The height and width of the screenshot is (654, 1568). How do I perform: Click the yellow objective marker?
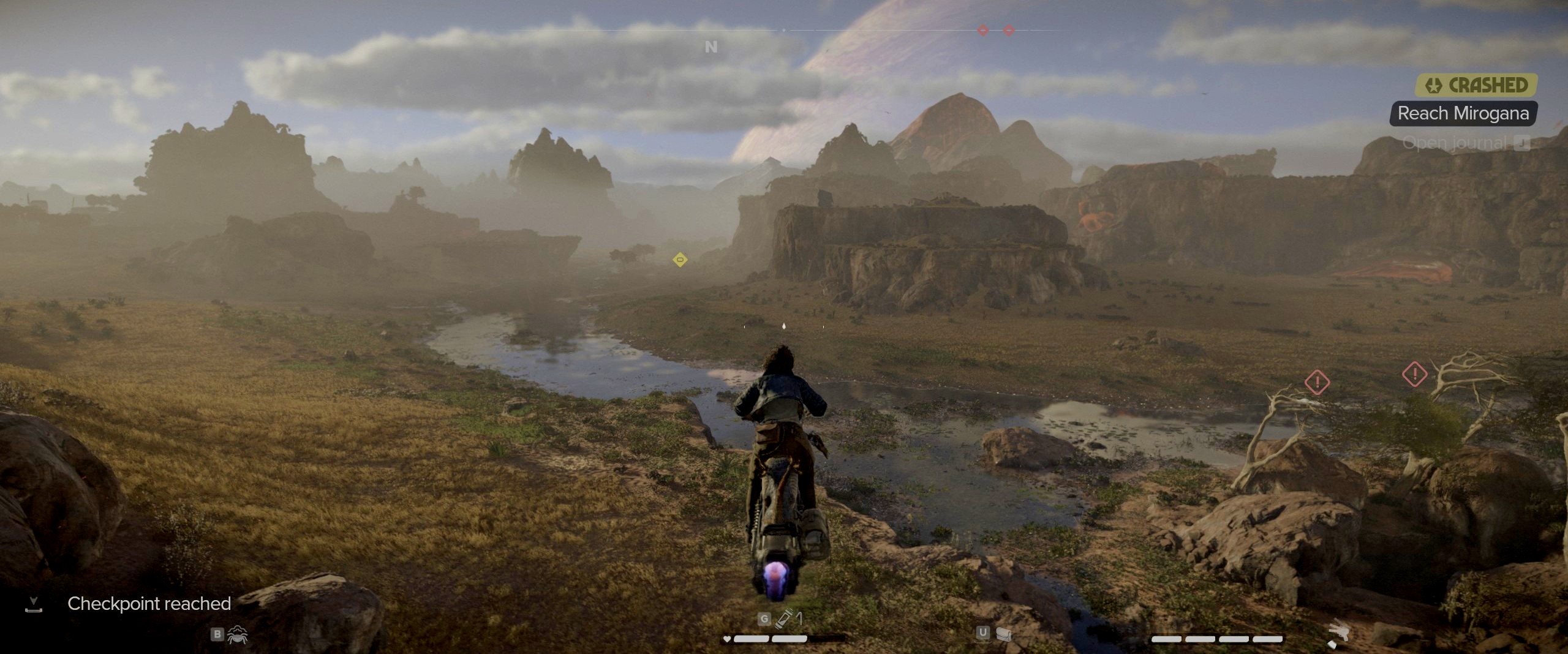point(679,260)
